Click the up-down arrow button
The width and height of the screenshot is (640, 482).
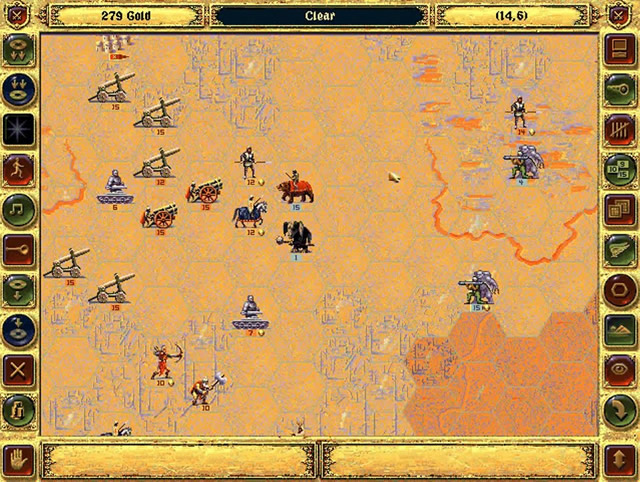620,460
